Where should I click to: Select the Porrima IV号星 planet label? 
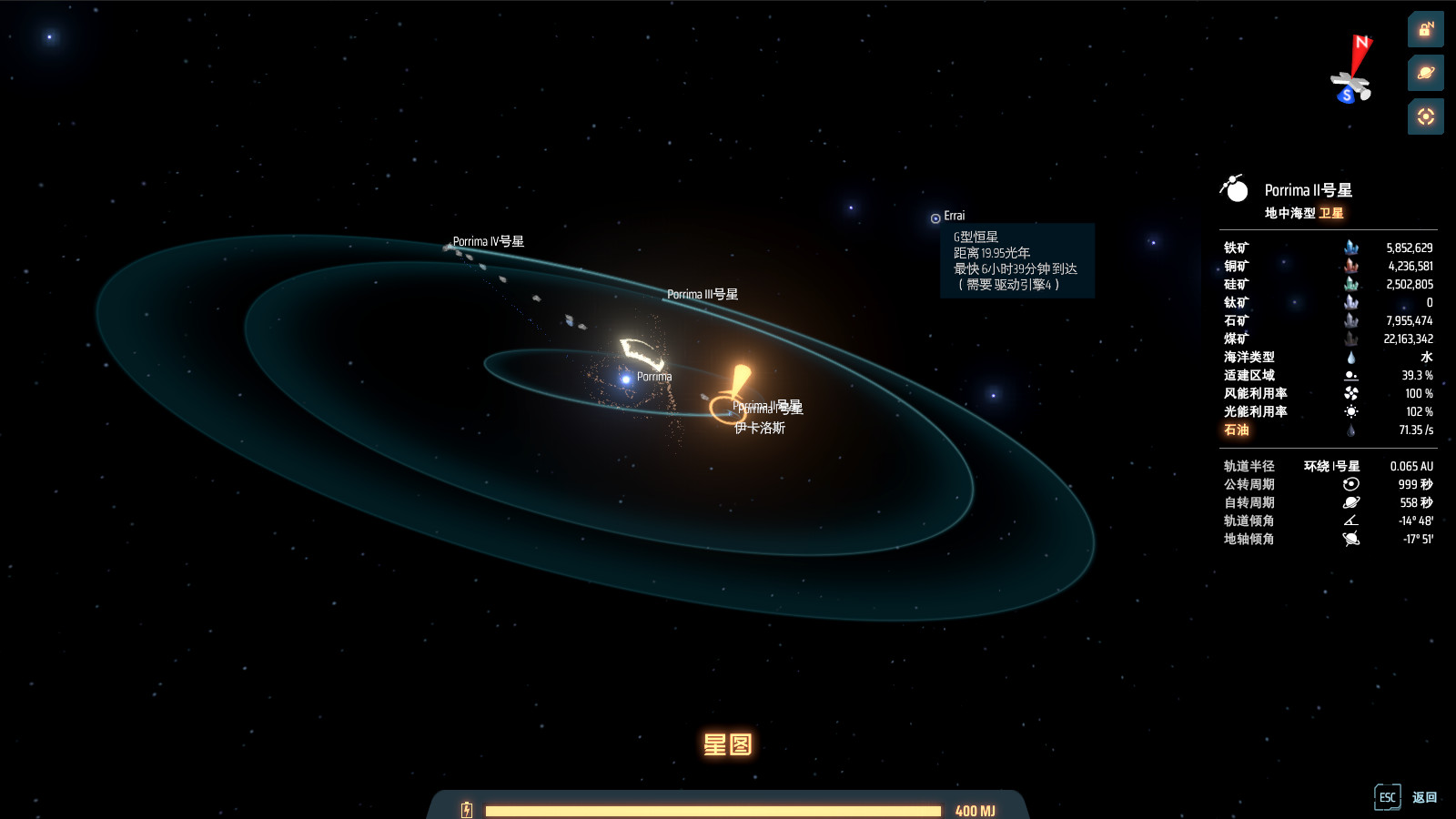[x=490, y=242]
